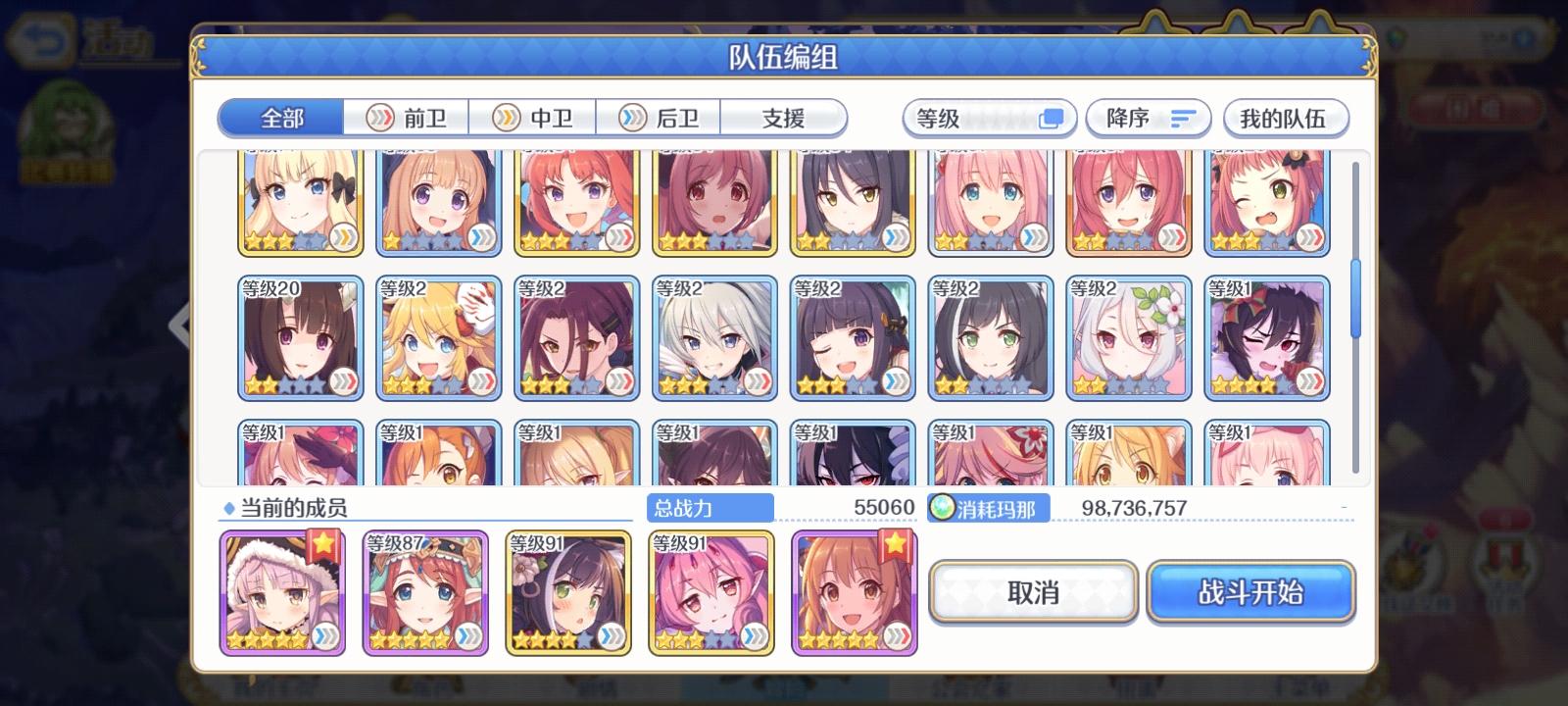Click the blue rearguard arrow icon on 后卫 tab
Viewport: 1568px width, 706px height.
(634, 117)
